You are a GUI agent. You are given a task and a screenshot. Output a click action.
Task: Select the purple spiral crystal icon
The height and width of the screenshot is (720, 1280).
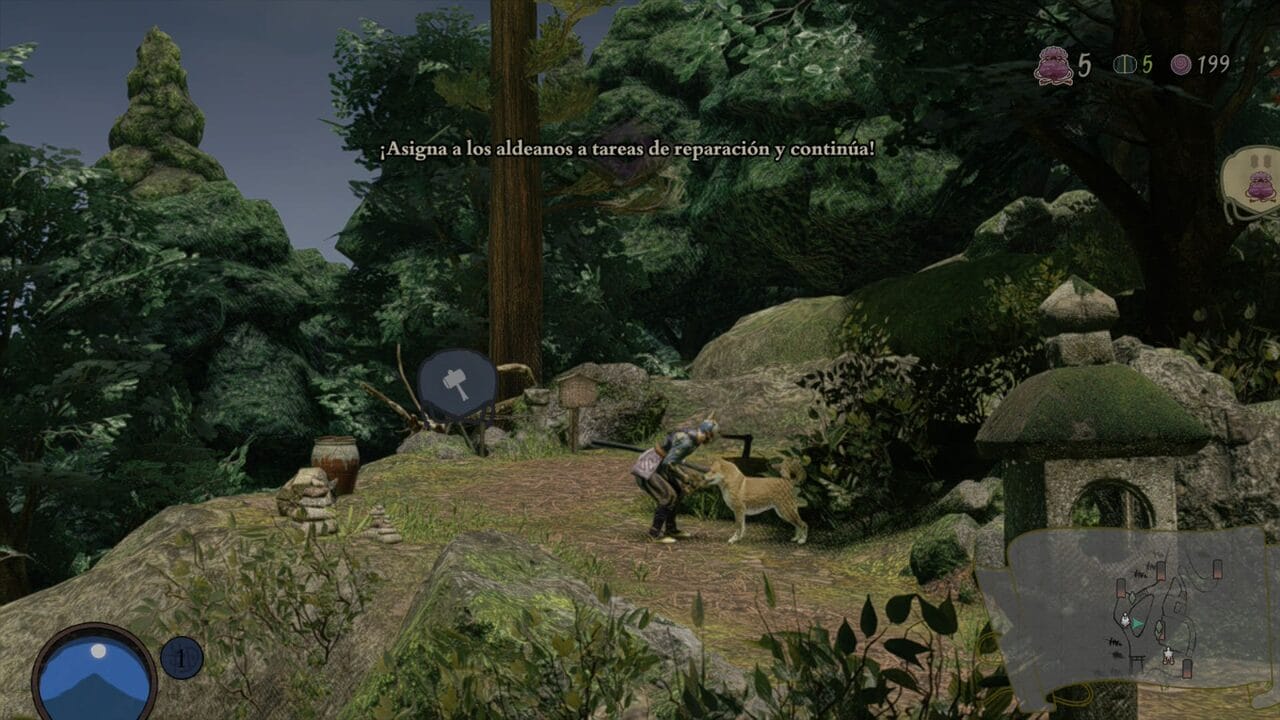point(1182,65)
